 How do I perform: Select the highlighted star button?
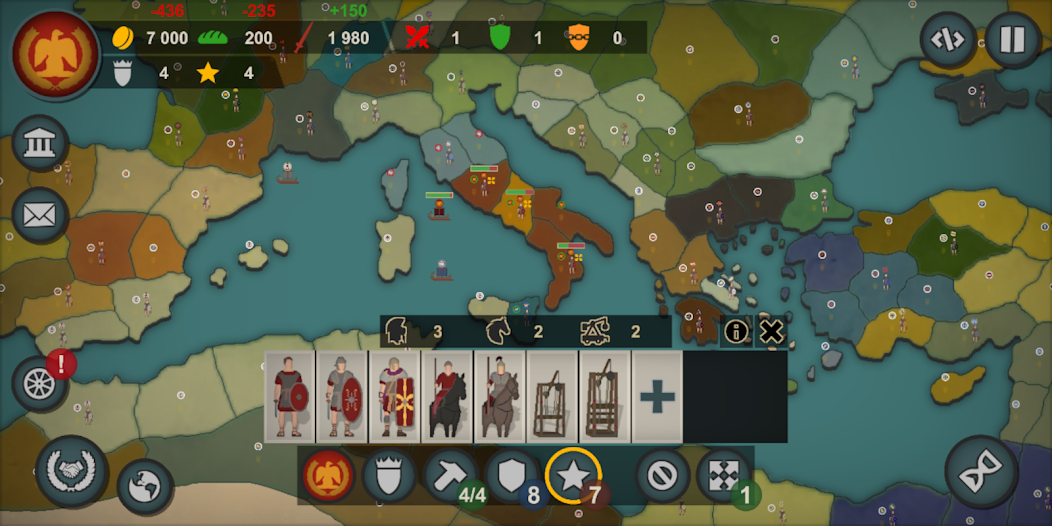[573, 476]
